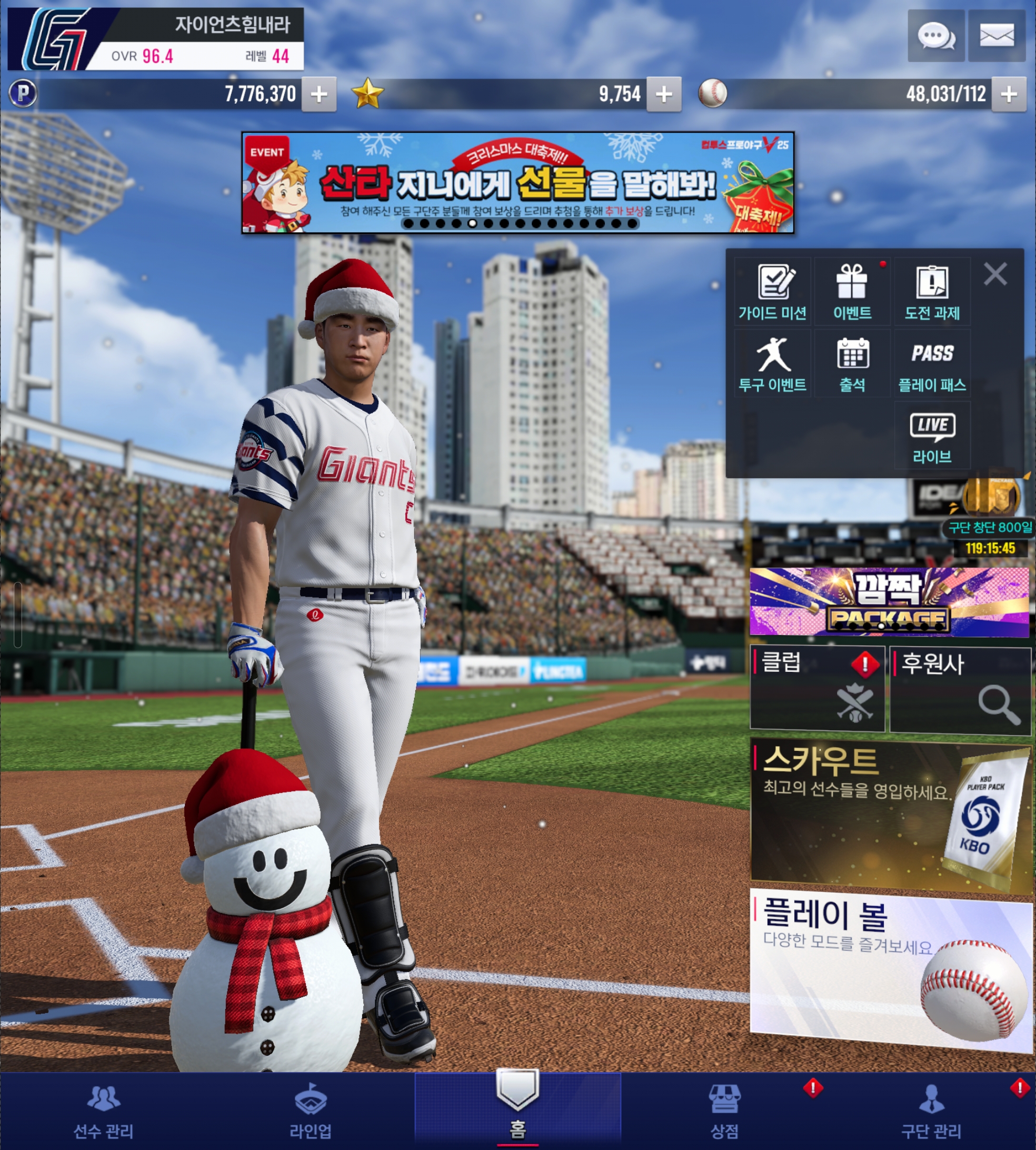This screenshot has height=1150, width=1036.
Task: Open 가이드 미션 guide missions
Action: (772, 292)
